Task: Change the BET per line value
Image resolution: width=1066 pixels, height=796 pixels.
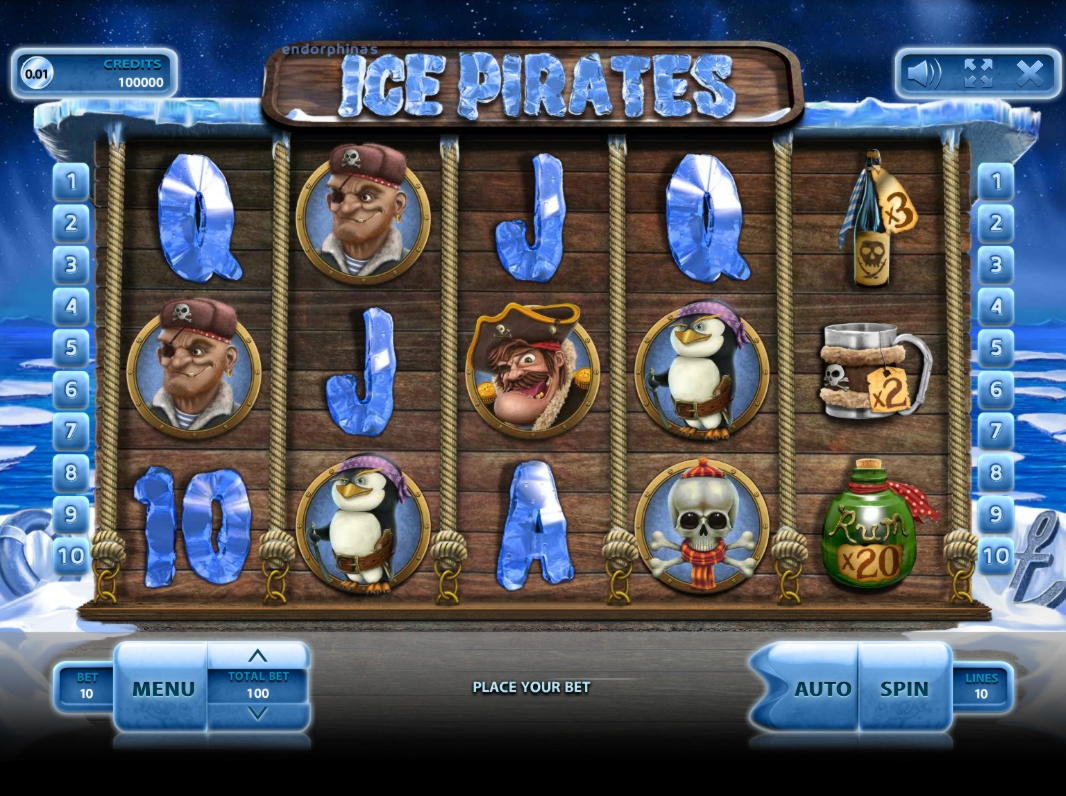Action: (x=87, y=686)
